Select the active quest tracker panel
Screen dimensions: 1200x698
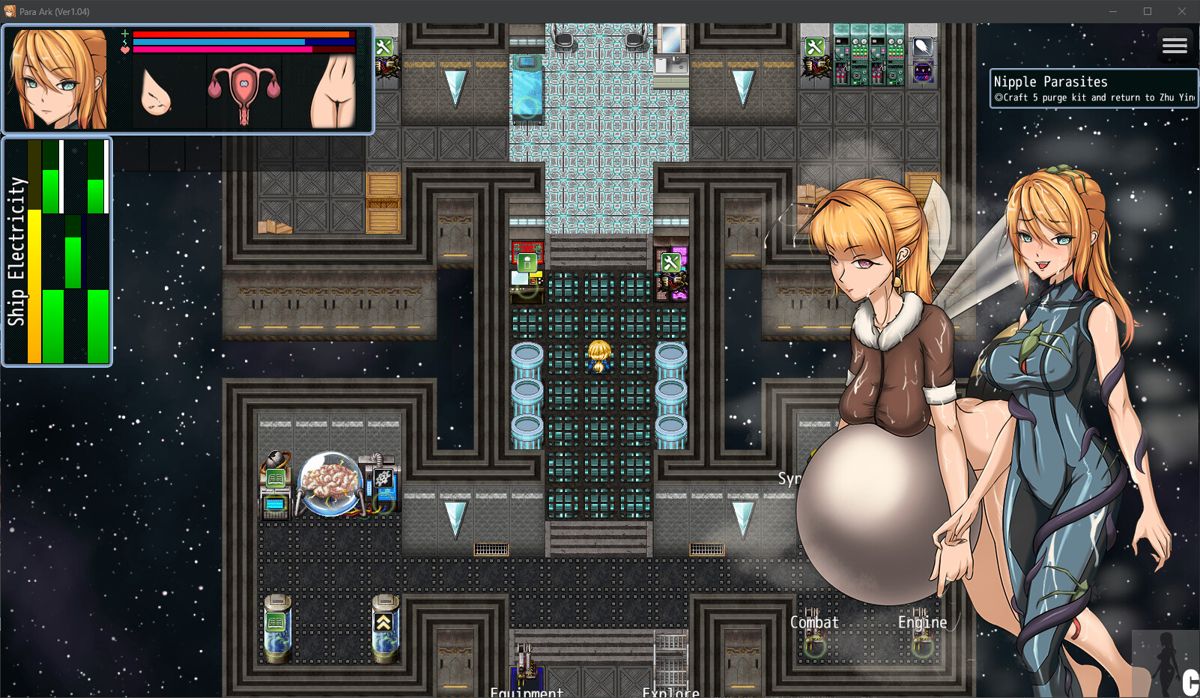[x=1094, y=88]
